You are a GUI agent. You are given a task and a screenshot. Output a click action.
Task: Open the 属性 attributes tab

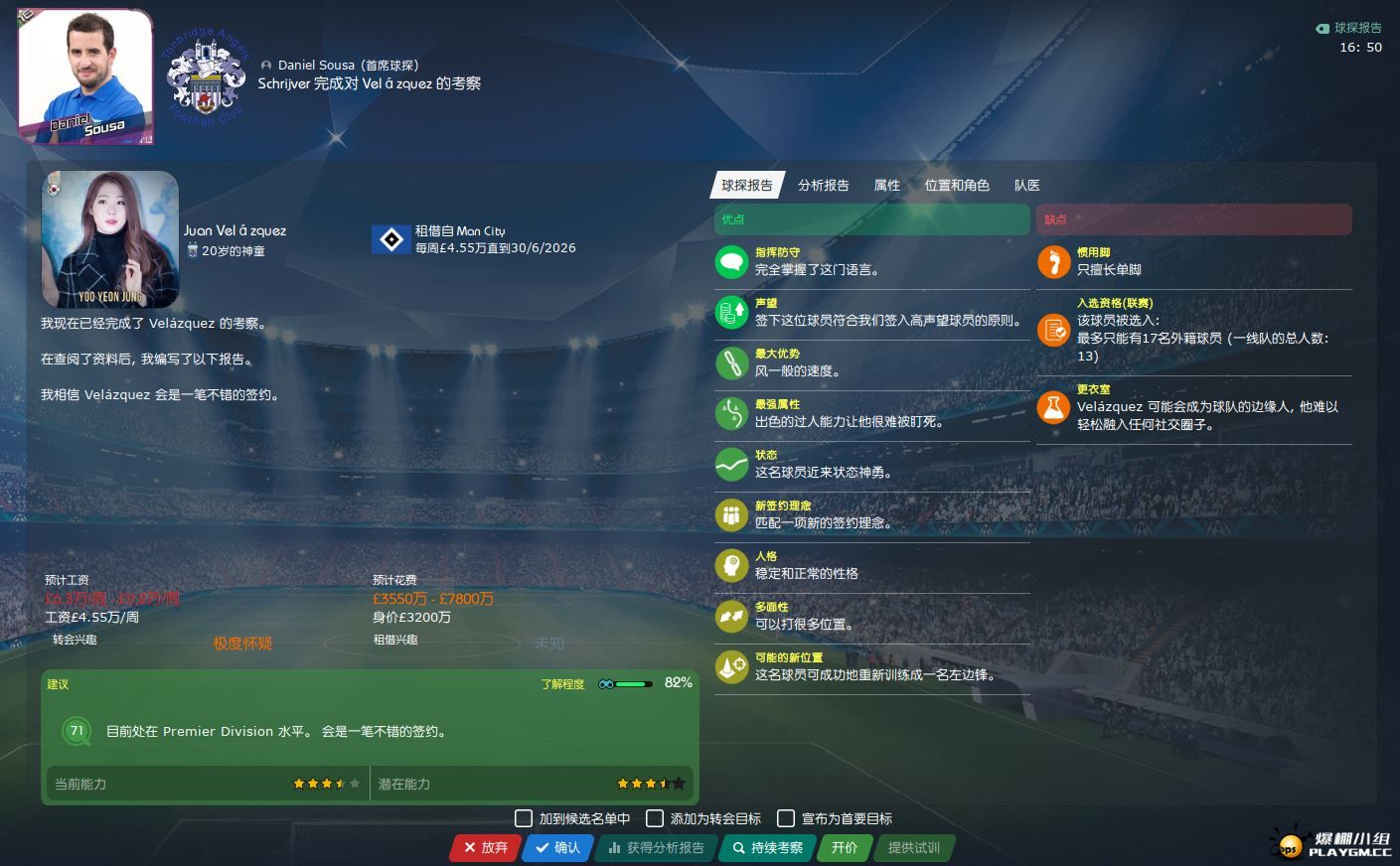pos(886,186)
